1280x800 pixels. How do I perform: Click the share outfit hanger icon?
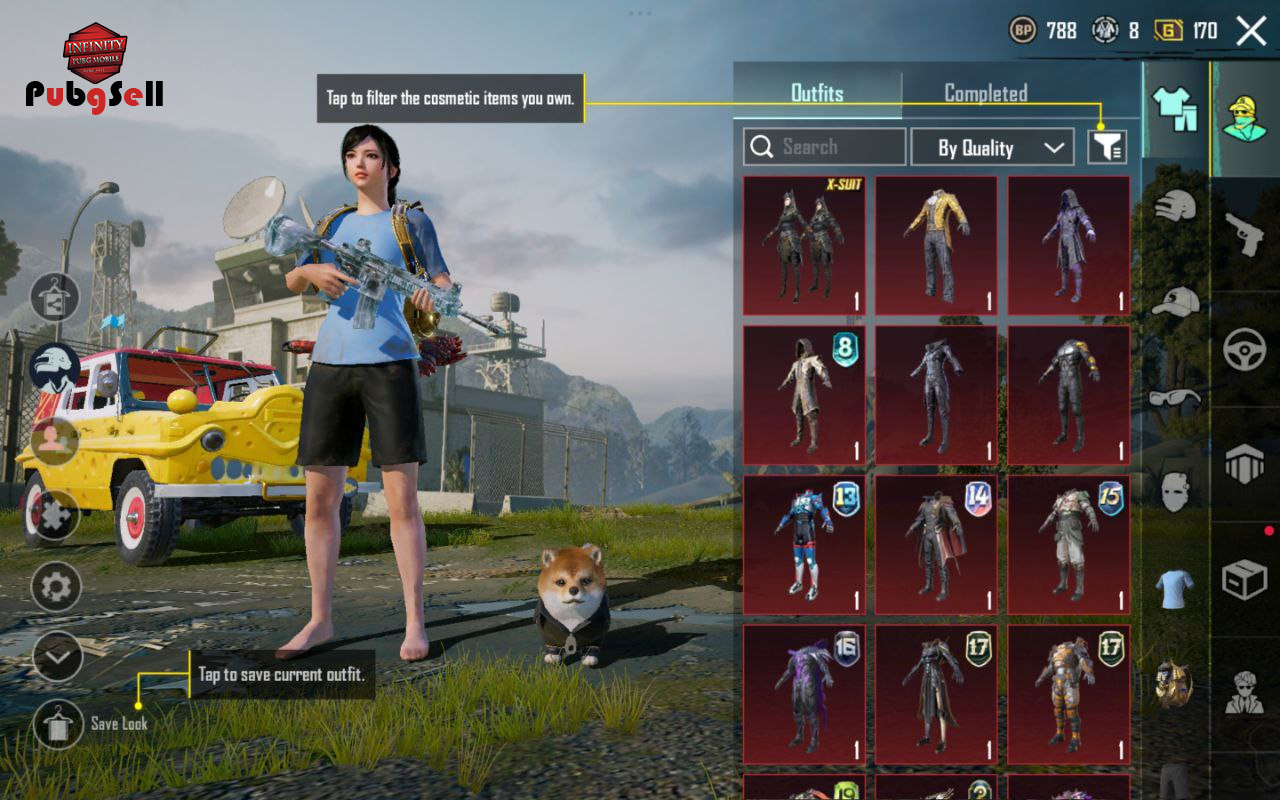pyautogui.click(x=54, y=297)
